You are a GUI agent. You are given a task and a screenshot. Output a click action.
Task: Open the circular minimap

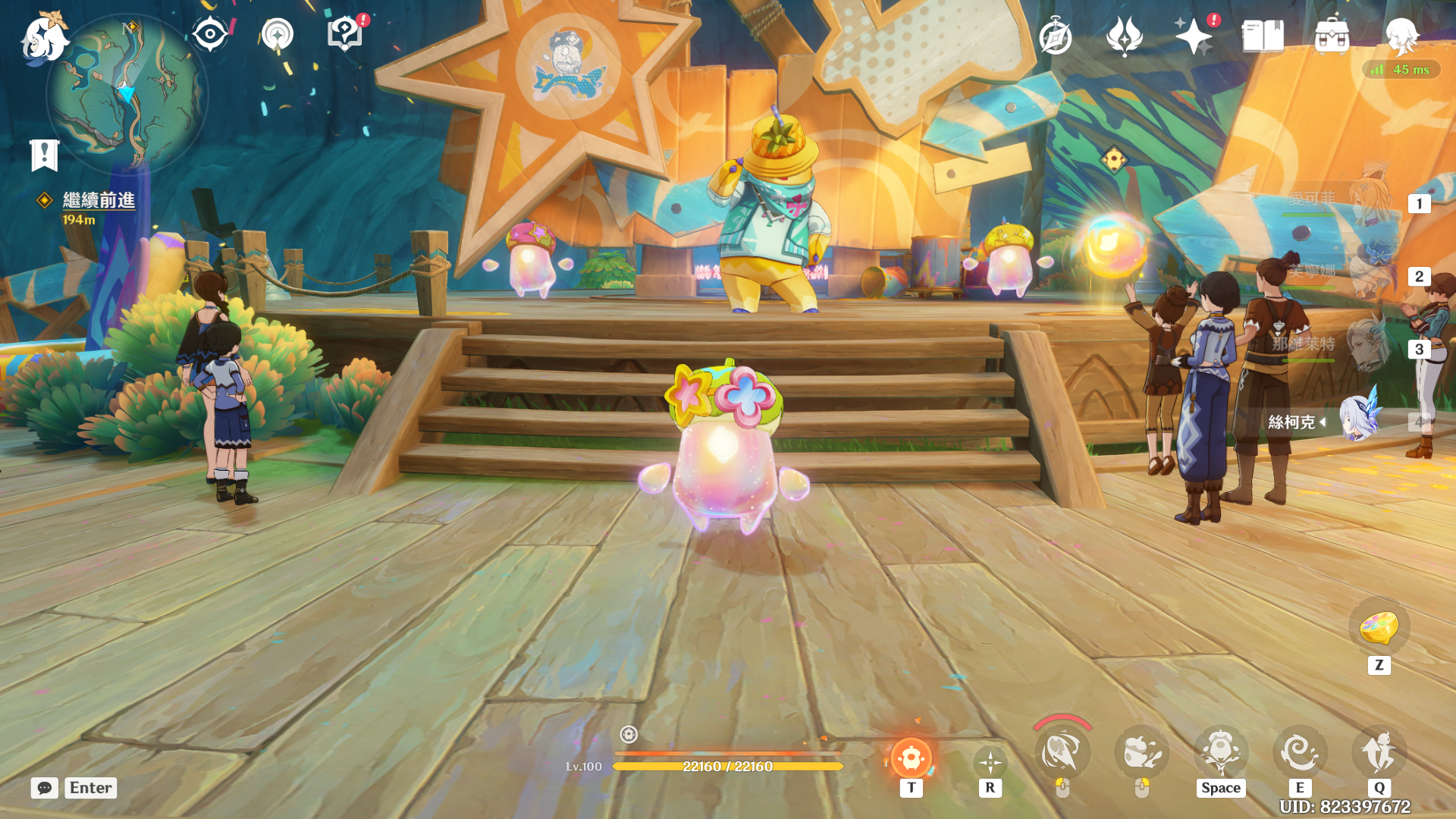coord(127,93)
